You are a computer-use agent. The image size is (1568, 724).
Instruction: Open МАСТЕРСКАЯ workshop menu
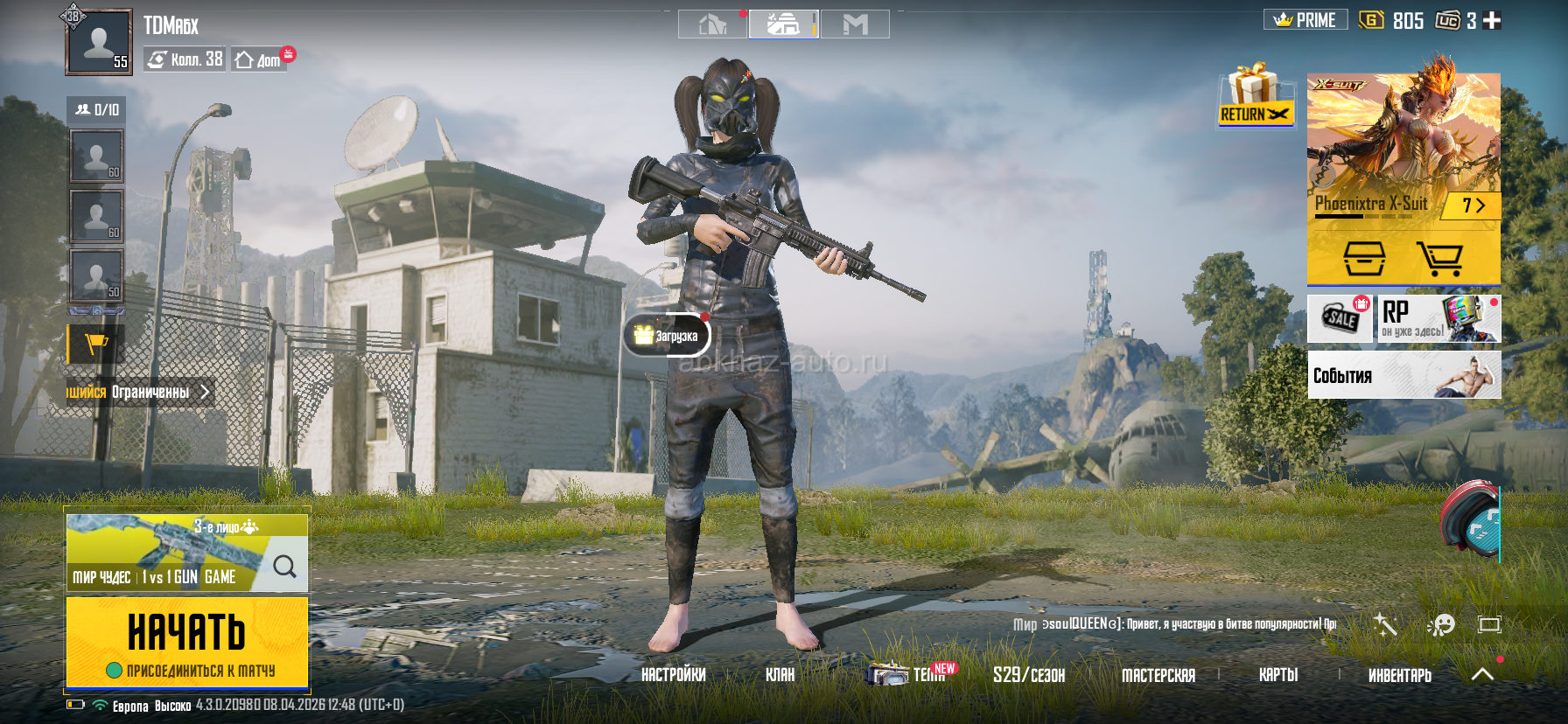click(x=1158, y=675)
